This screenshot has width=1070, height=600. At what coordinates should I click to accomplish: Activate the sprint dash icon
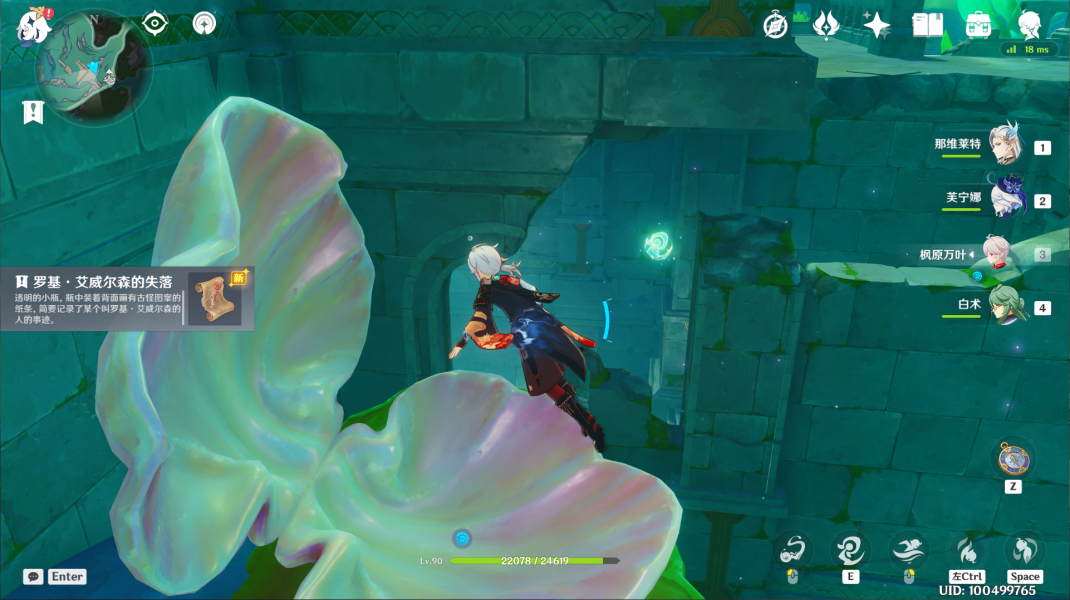[x=967, y=549]
